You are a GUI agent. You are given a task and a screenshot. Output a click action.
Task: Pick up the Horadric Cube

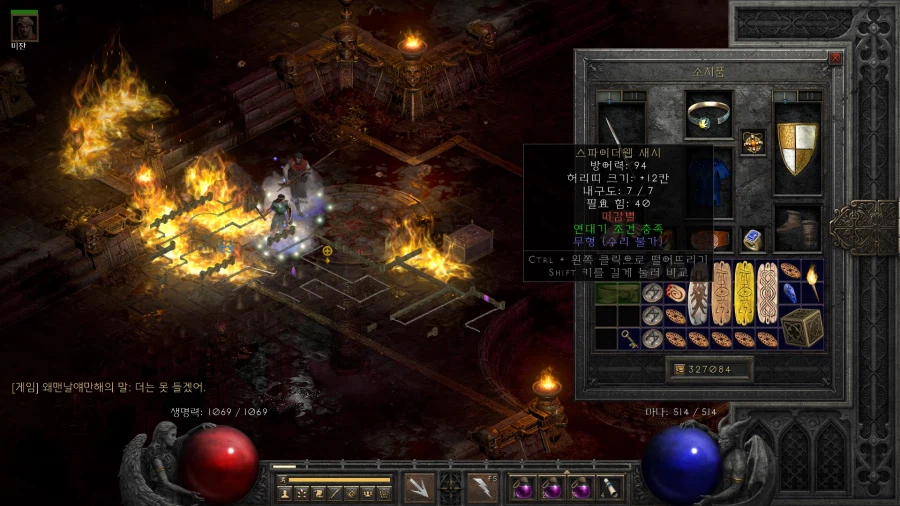(x=802, y=327)
